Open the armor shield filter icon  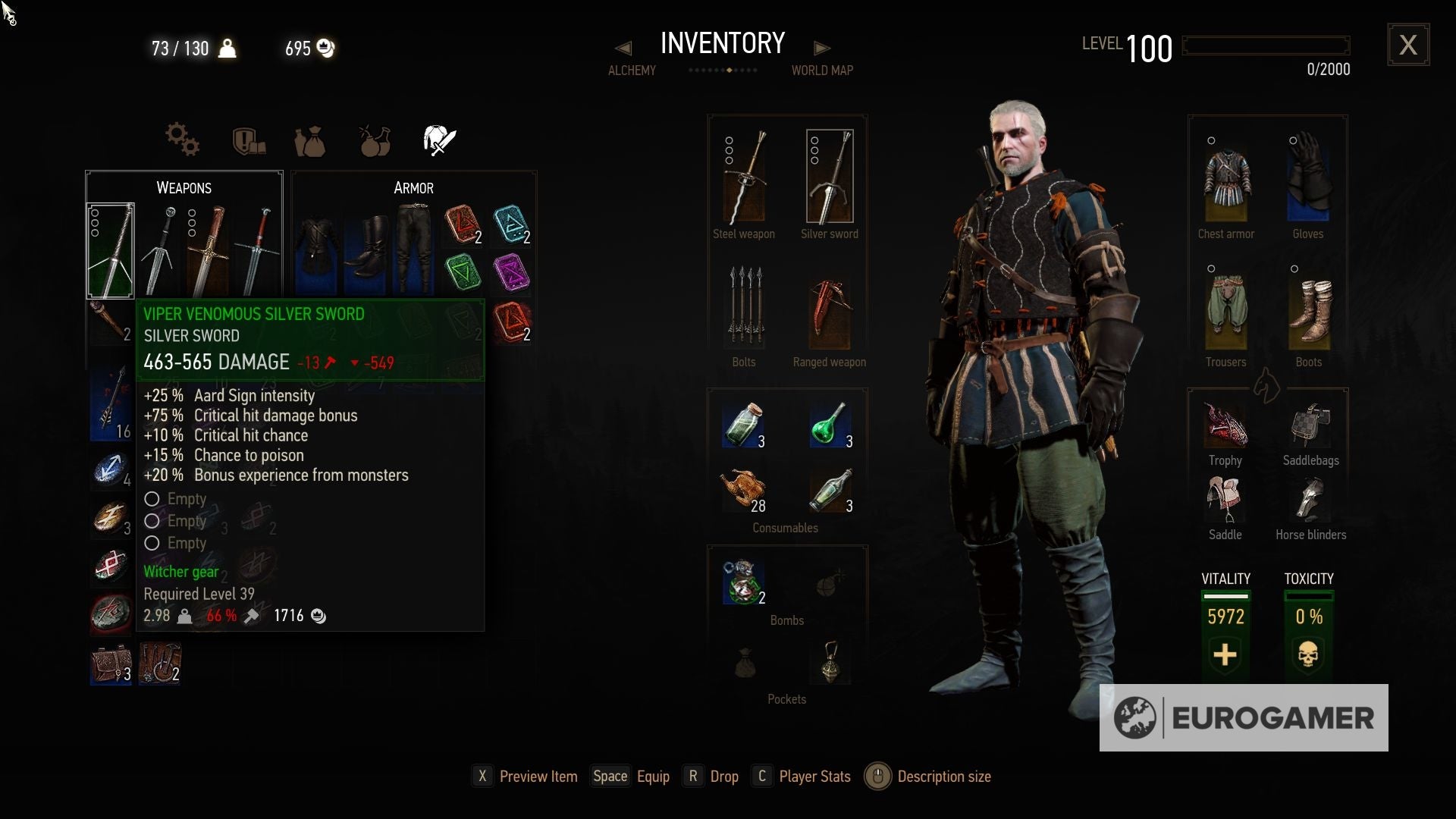click(x=249, y=141)
